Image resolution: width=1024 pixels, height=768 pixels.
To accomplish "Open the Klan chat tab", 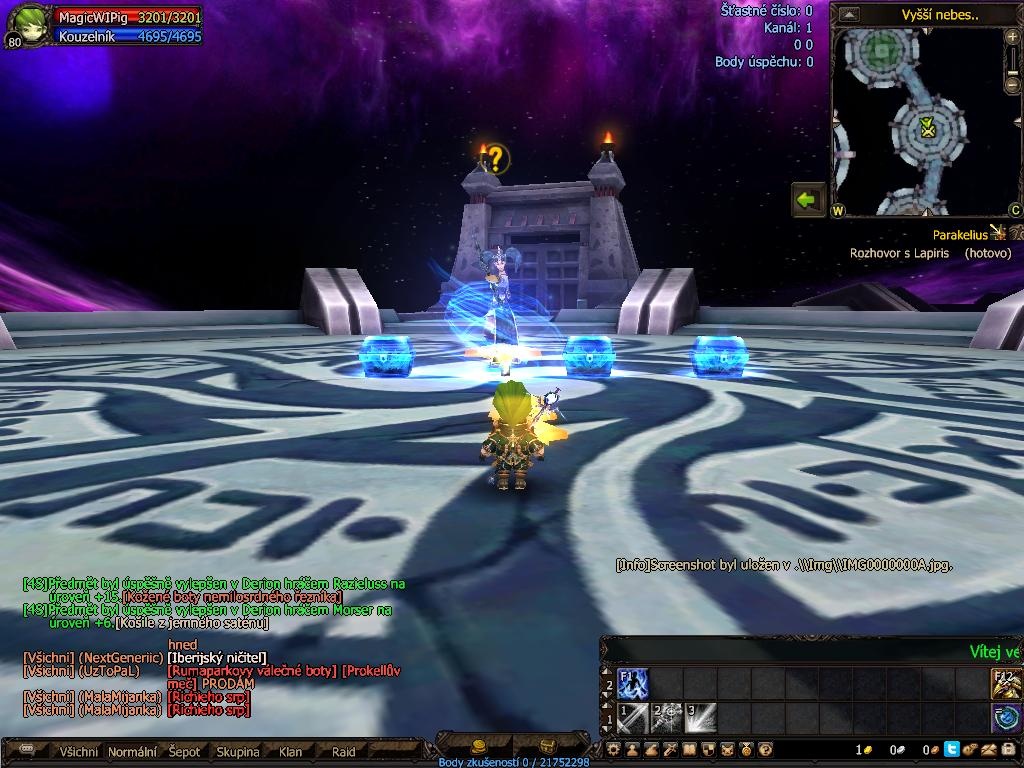I will [x=290, y=752].
